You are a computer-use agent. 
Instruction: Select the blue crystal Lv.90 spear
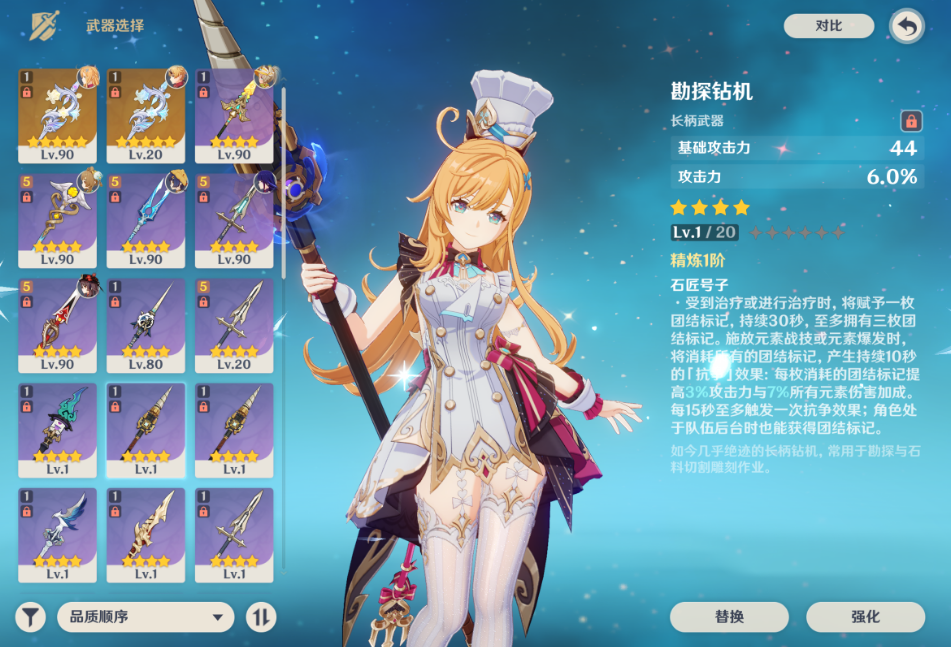pos(146,219)
